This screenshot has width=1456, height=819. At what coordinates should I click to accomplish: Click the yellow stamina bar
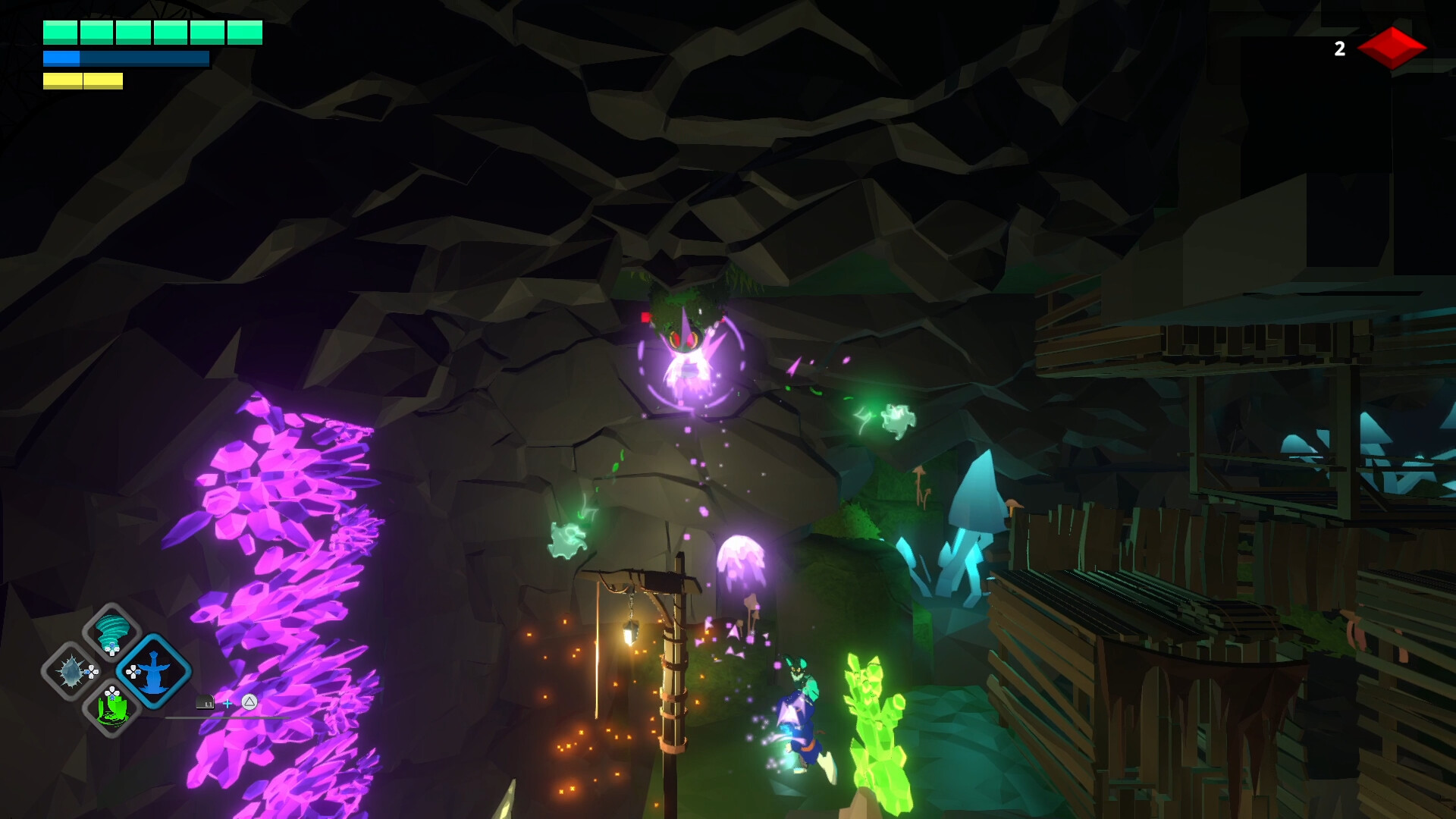point(81,80)
